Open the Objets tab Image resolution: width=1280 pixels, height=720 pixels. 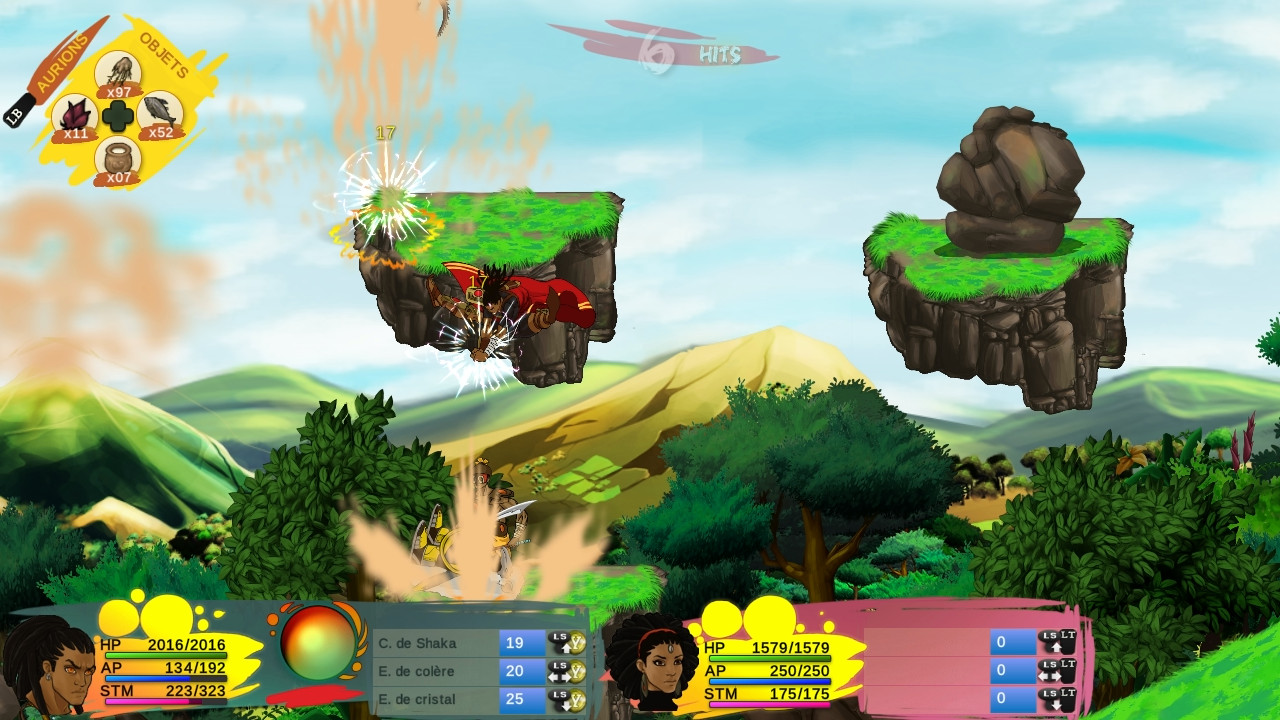pos(165,55)
